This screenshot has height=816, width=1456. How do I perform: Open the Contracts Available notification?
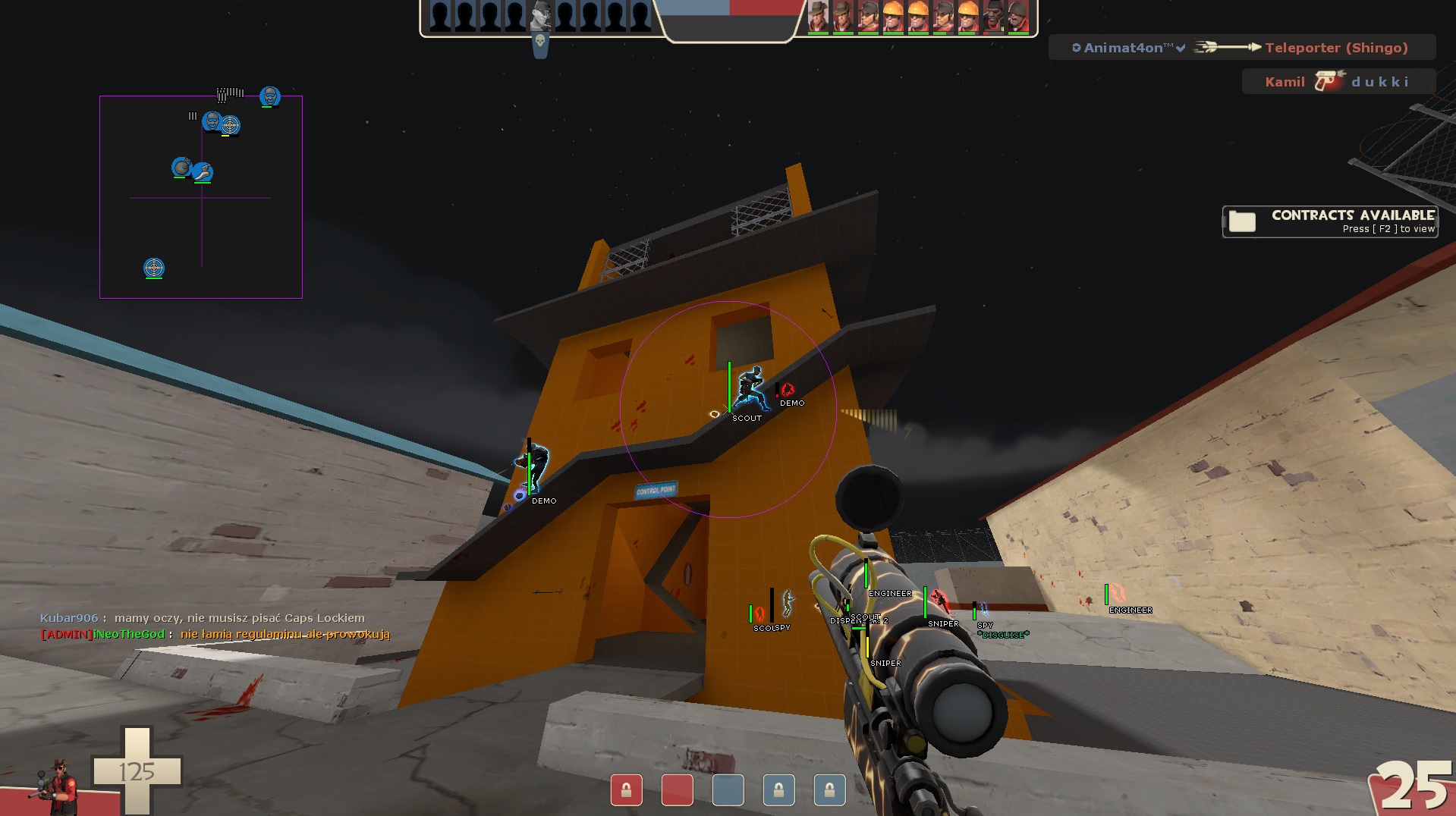(1330, 221)
